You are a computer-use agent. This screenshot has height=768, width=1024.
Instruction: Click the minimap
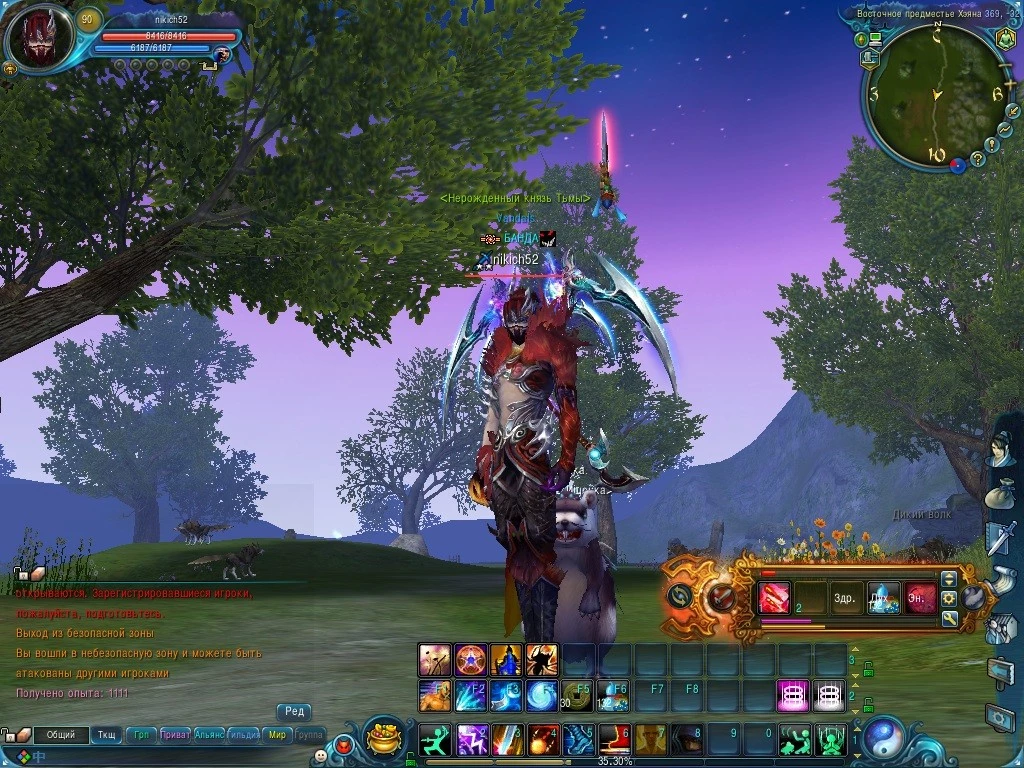point(930,95)
